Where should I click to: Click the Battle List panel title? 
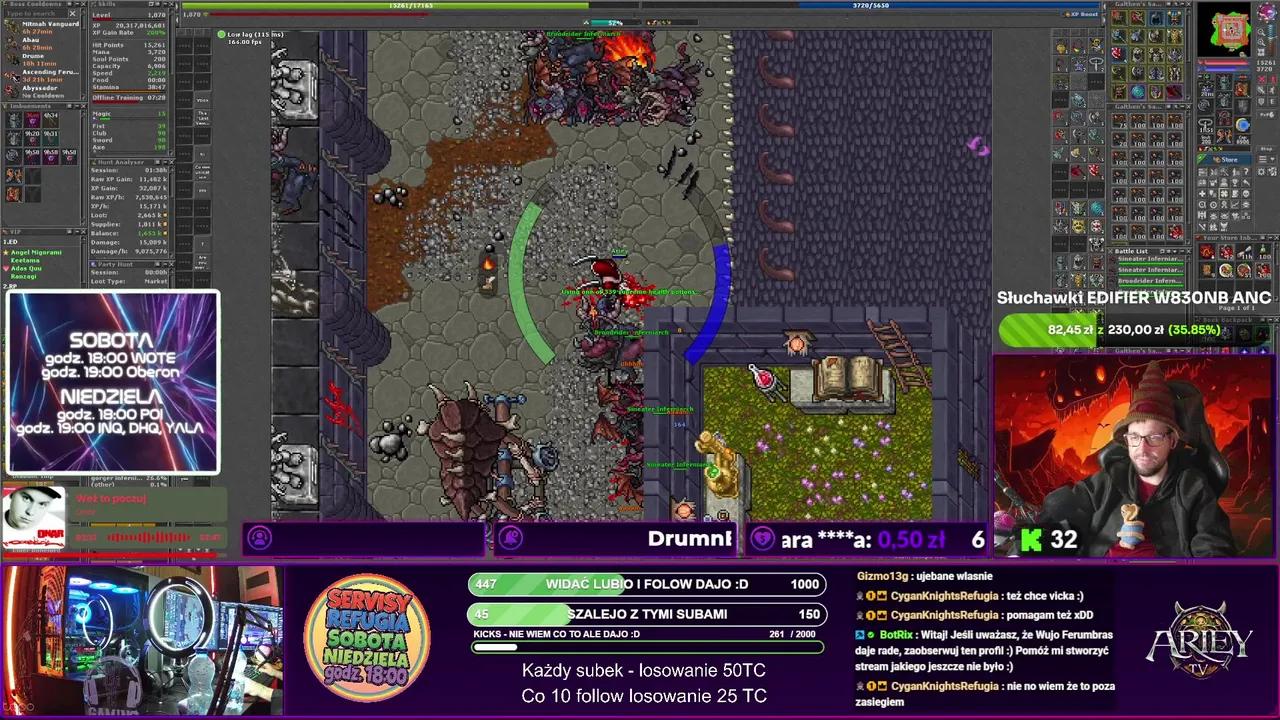point(1130,251)
